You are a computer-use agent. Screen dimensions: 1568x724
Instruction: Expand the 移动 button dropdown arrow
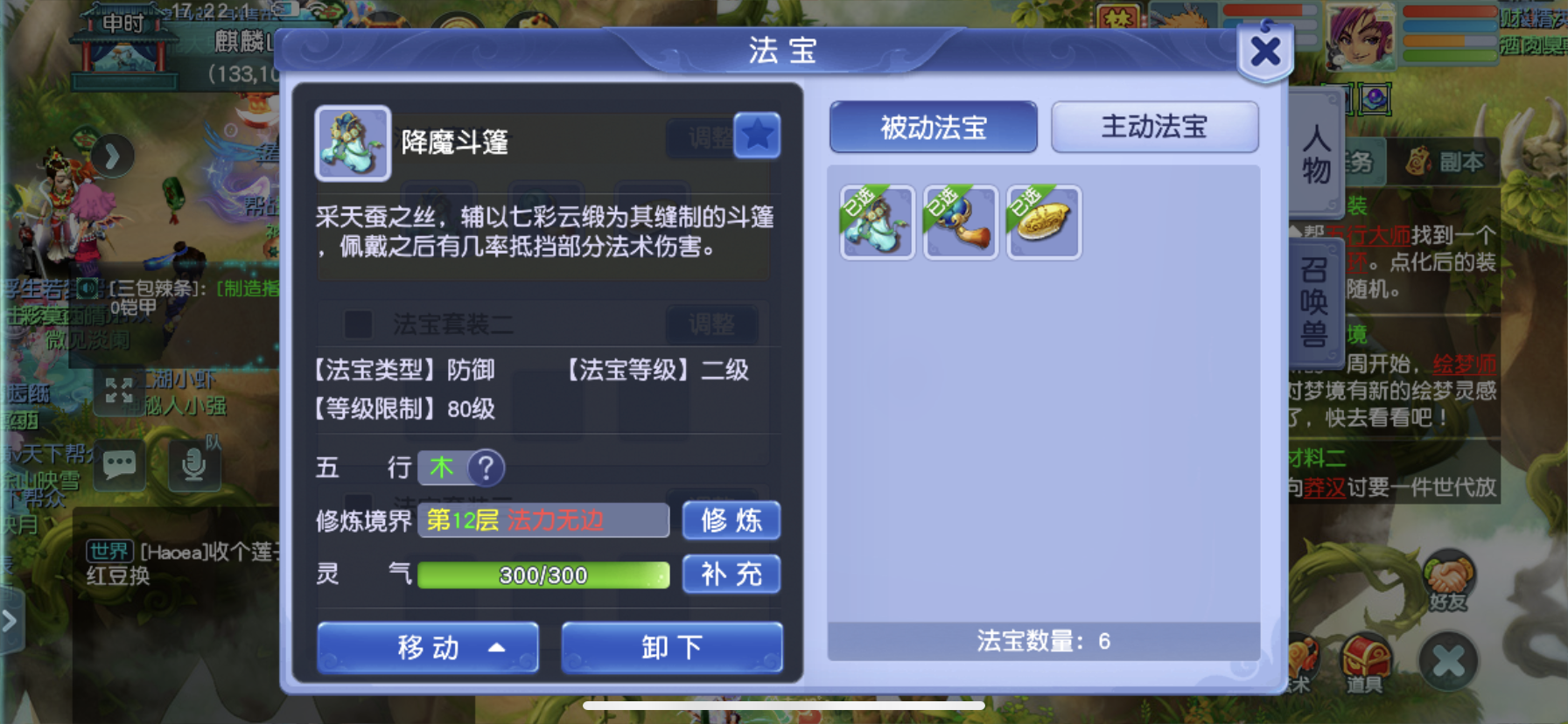click(495, 647)
